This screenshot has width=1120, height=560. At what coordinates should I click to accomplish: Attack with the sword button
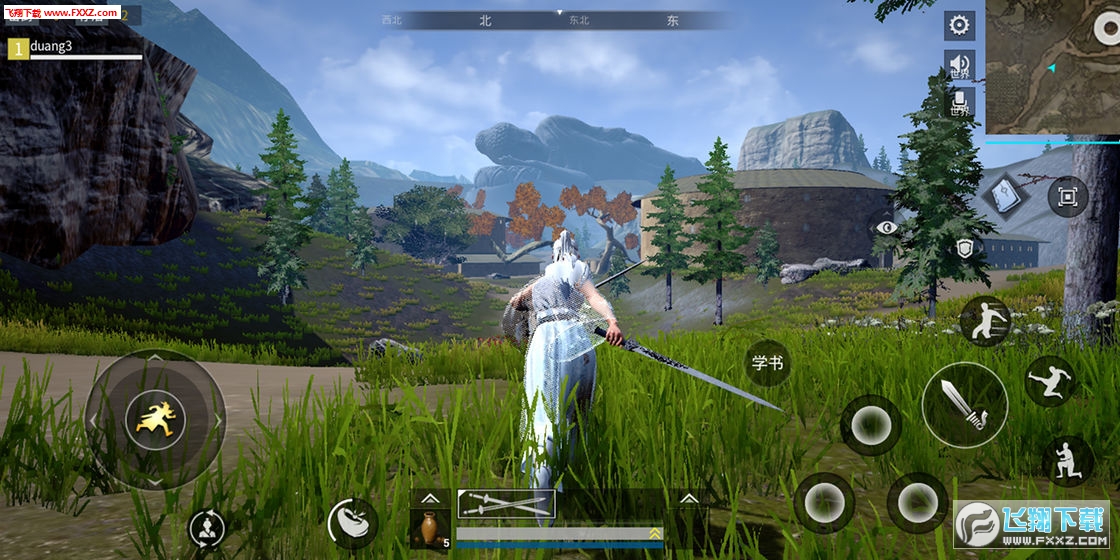click(x=964, y=404)
